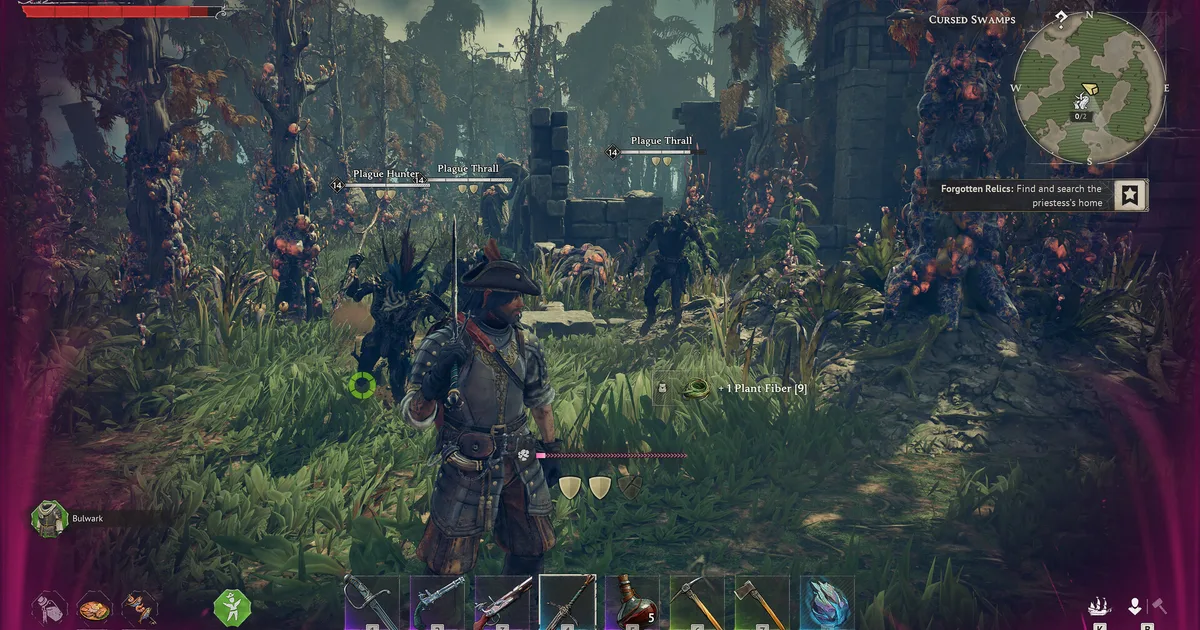Eat the plated meal food slot
Viewport: 1200px width, 630px height.
click(x=95, y=606)
